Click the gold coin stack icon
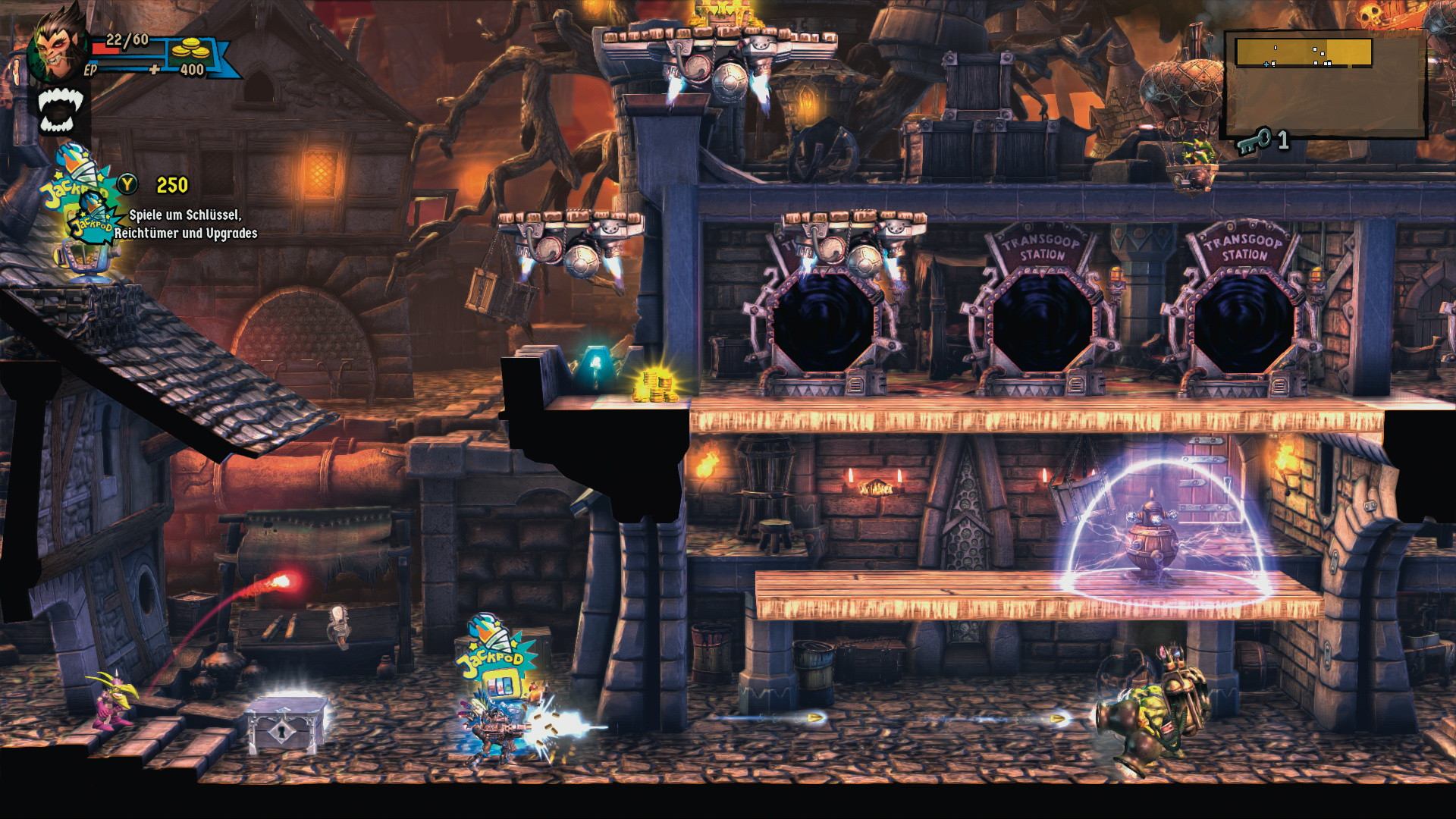This screenshot has width=1456, height=819. click(x=190, y=49)
